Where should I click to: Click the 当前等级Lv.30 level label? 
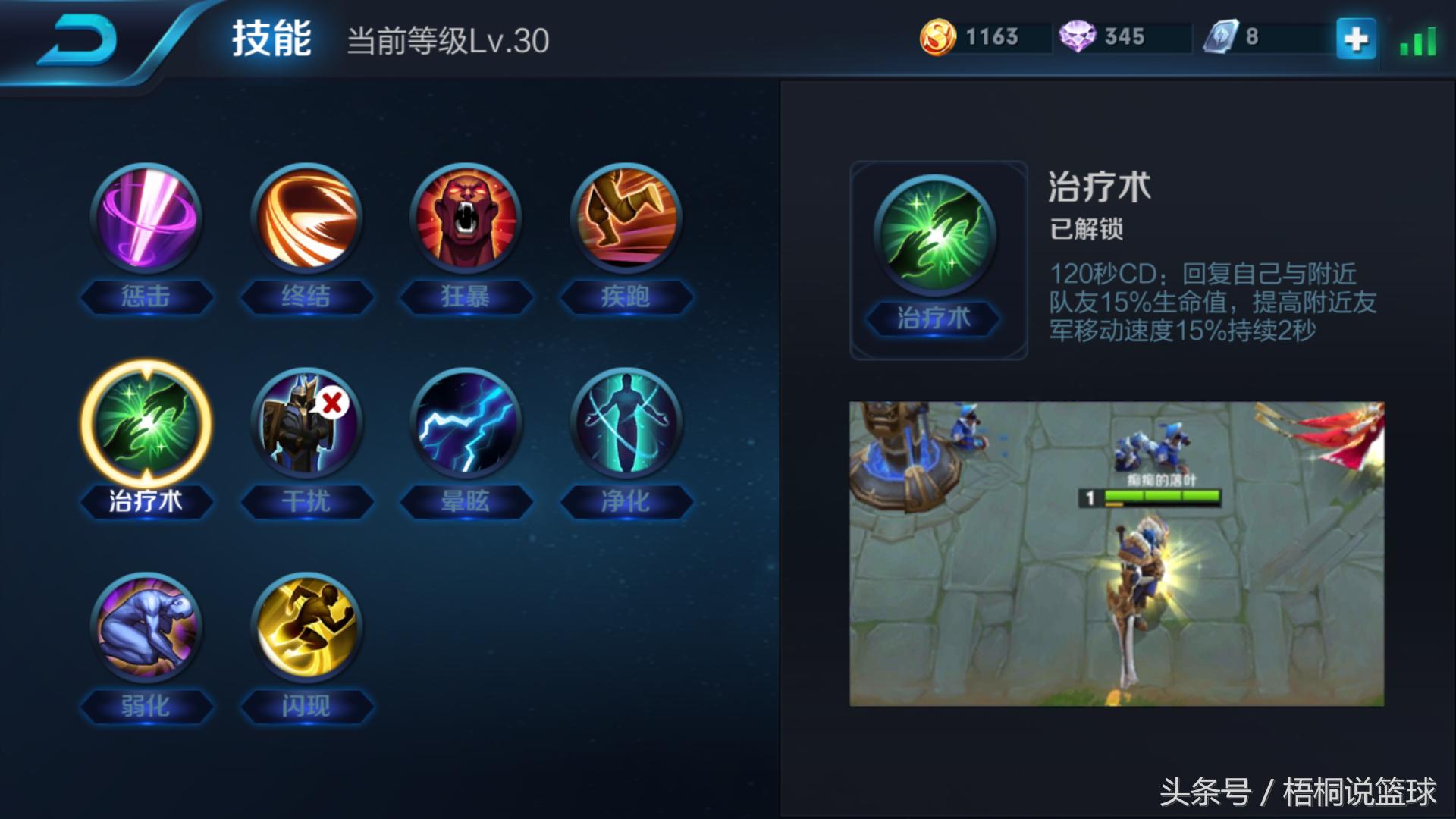(450, 43)
